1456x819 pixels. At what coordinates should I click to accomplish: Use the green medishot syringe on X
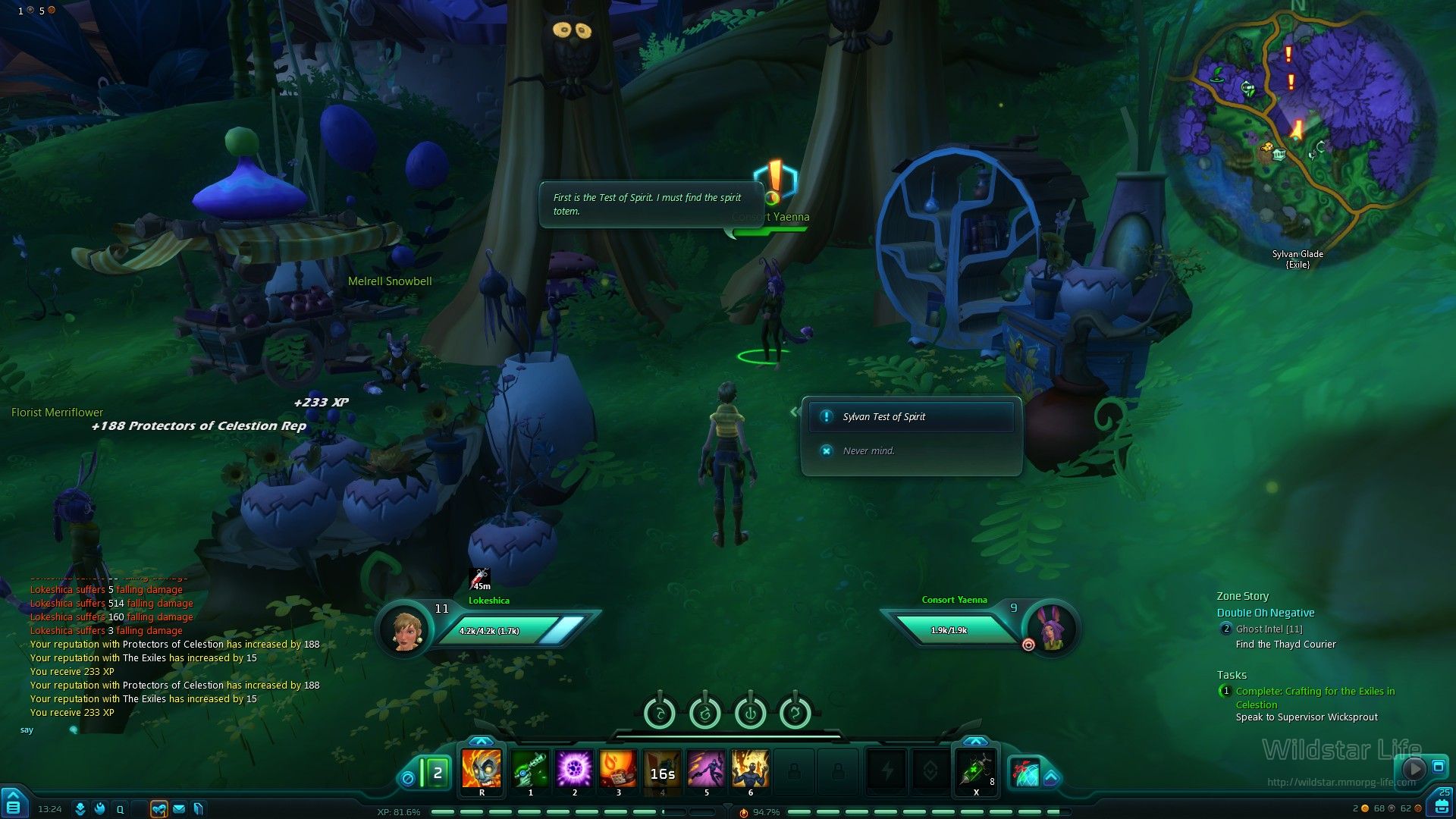(975, 770)
